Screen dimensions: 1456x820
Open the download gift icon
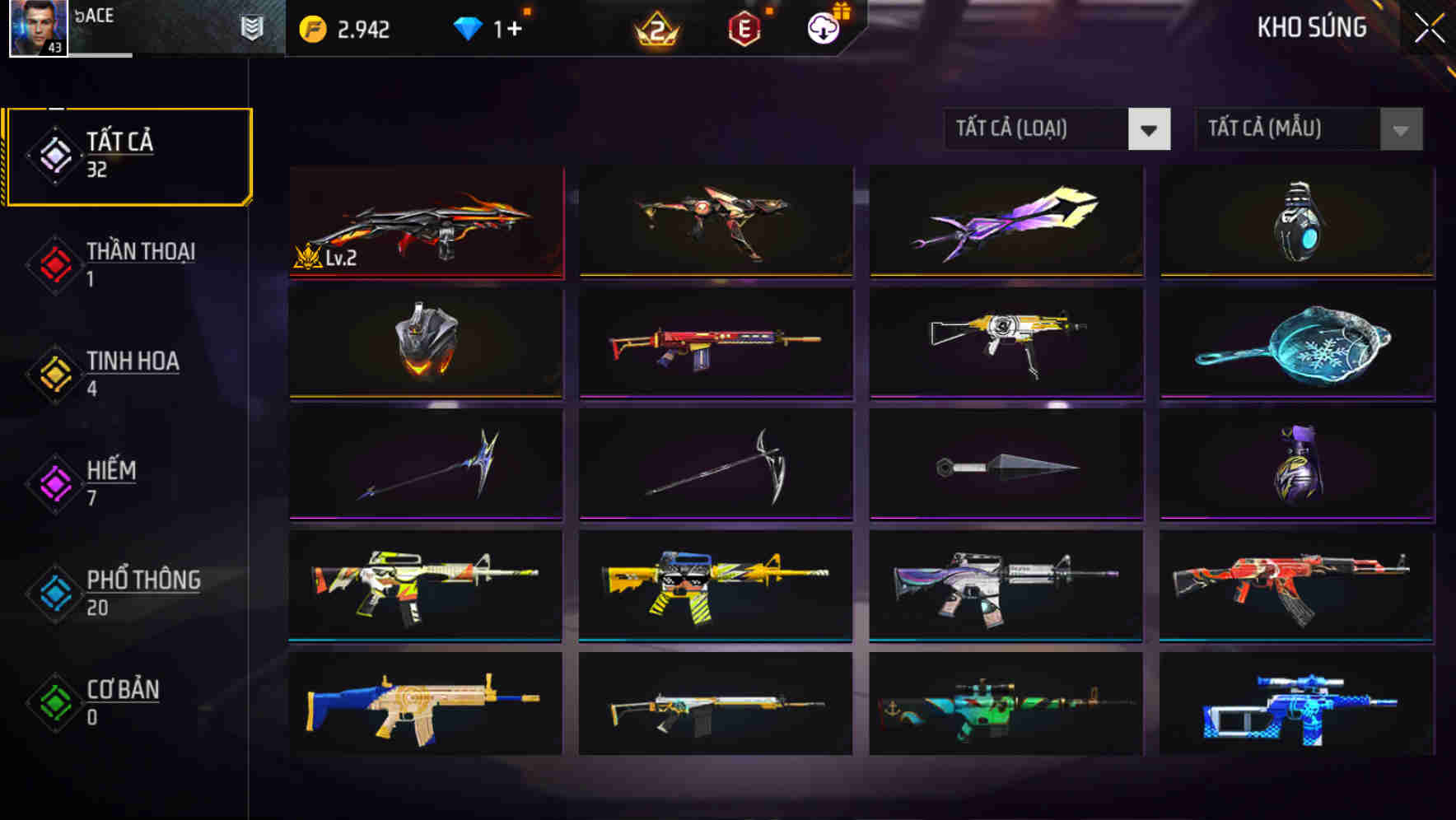pos(822,27)
